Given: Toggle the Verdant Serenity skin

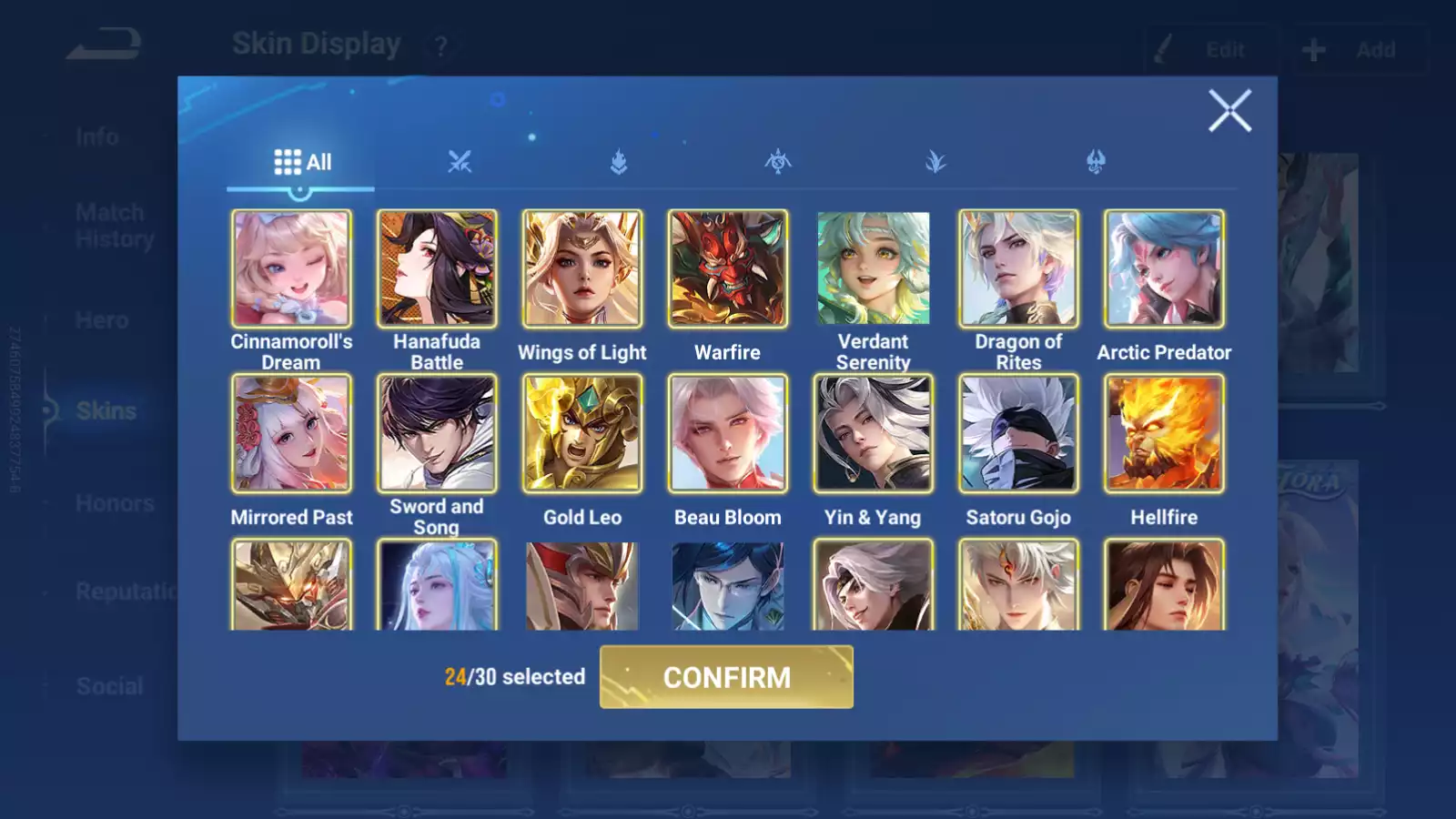Looking at the screenshot, I should [874, 268].
